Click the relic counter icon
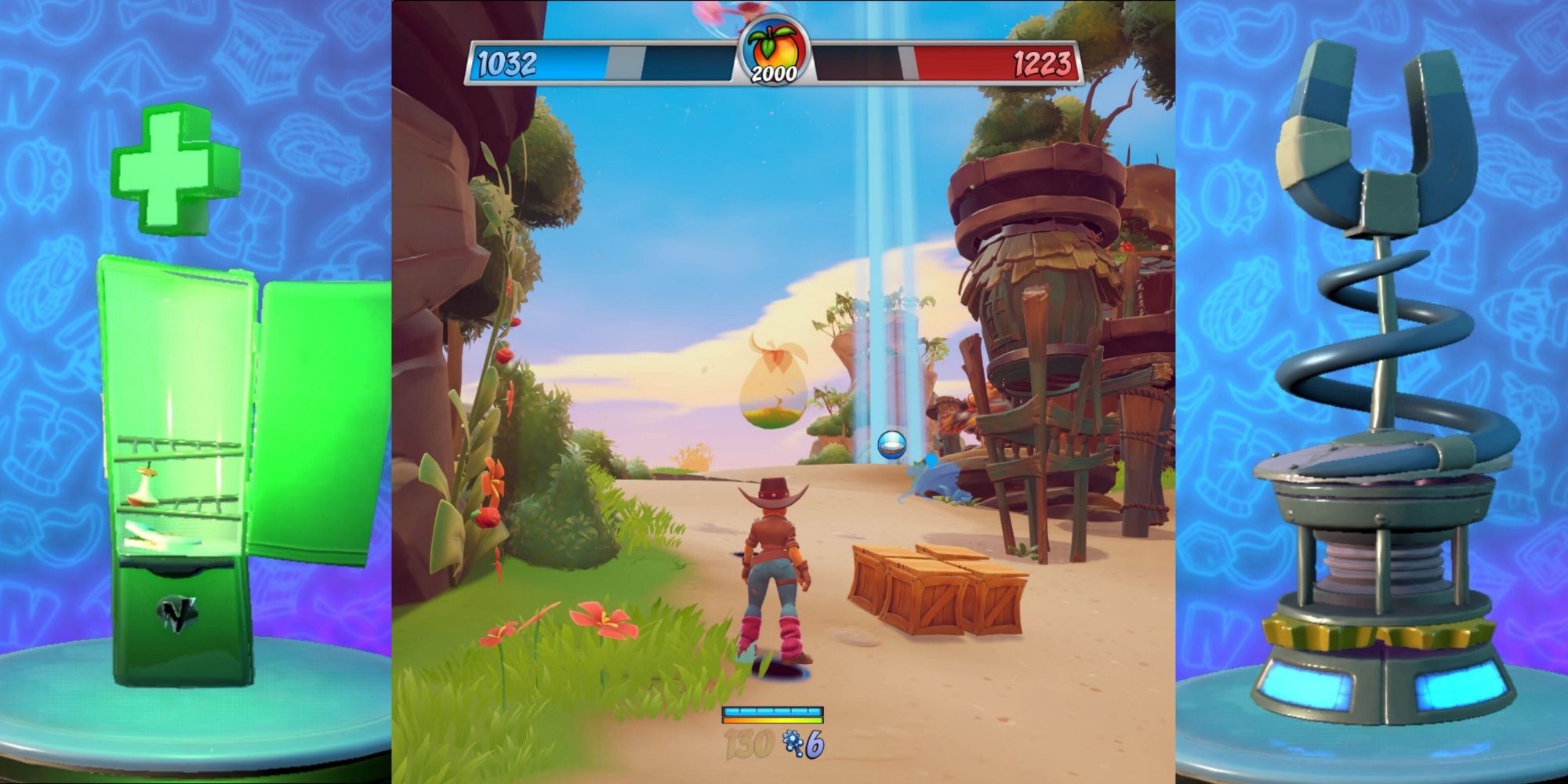 [792, 743]
